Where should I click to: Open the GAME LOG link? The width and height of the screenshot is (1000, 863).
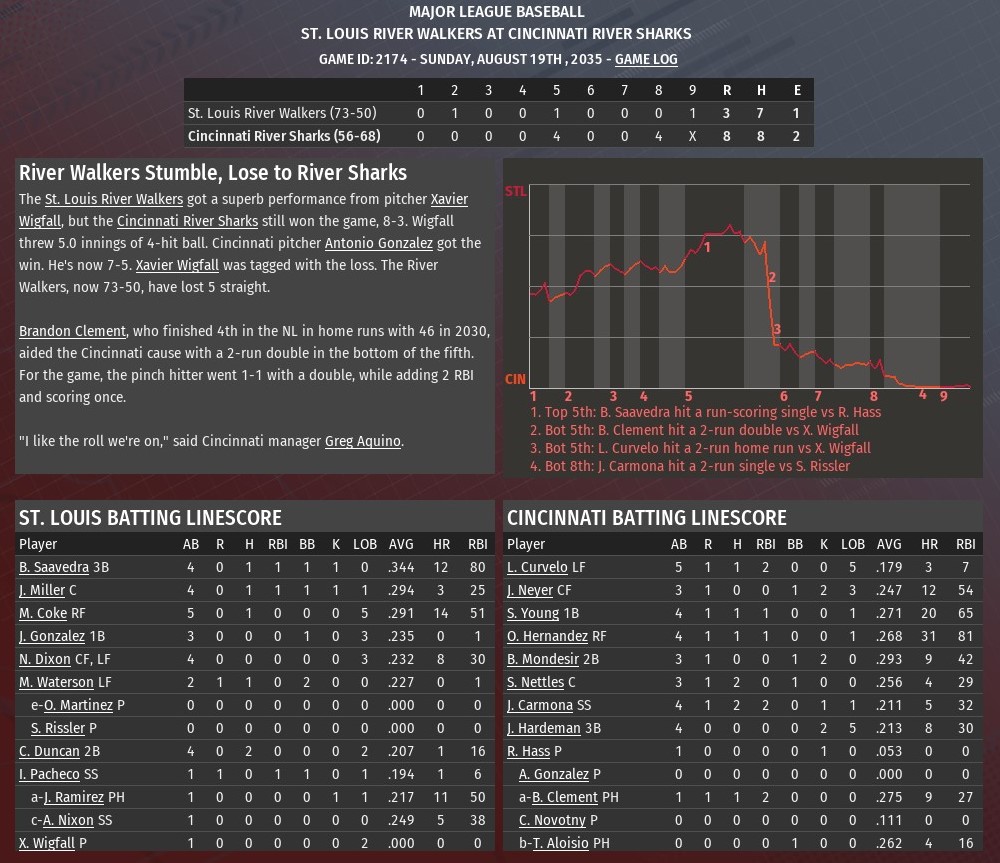pos(646,59)
